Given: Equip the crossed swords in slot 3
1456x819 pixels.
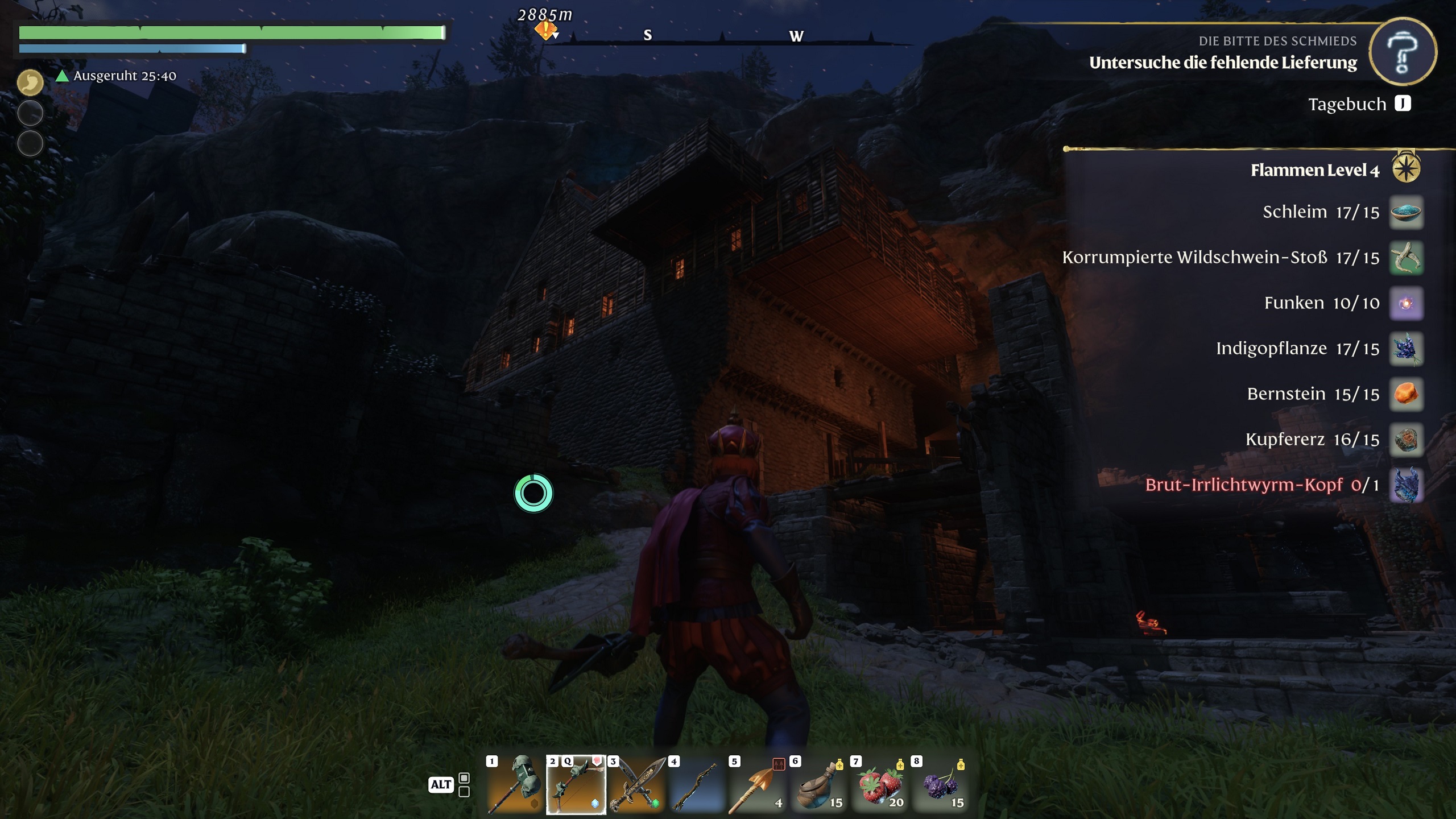Looking at the screenshot, I should click(x=637, y=785).
